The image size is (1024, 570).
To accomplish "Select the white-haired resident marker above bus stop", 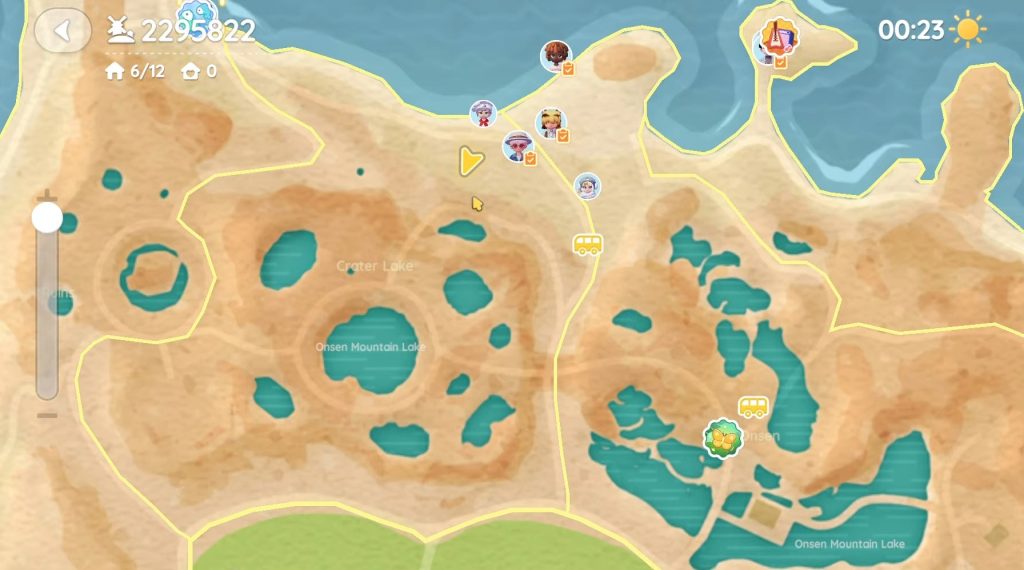I will click(x=587, y=185).
